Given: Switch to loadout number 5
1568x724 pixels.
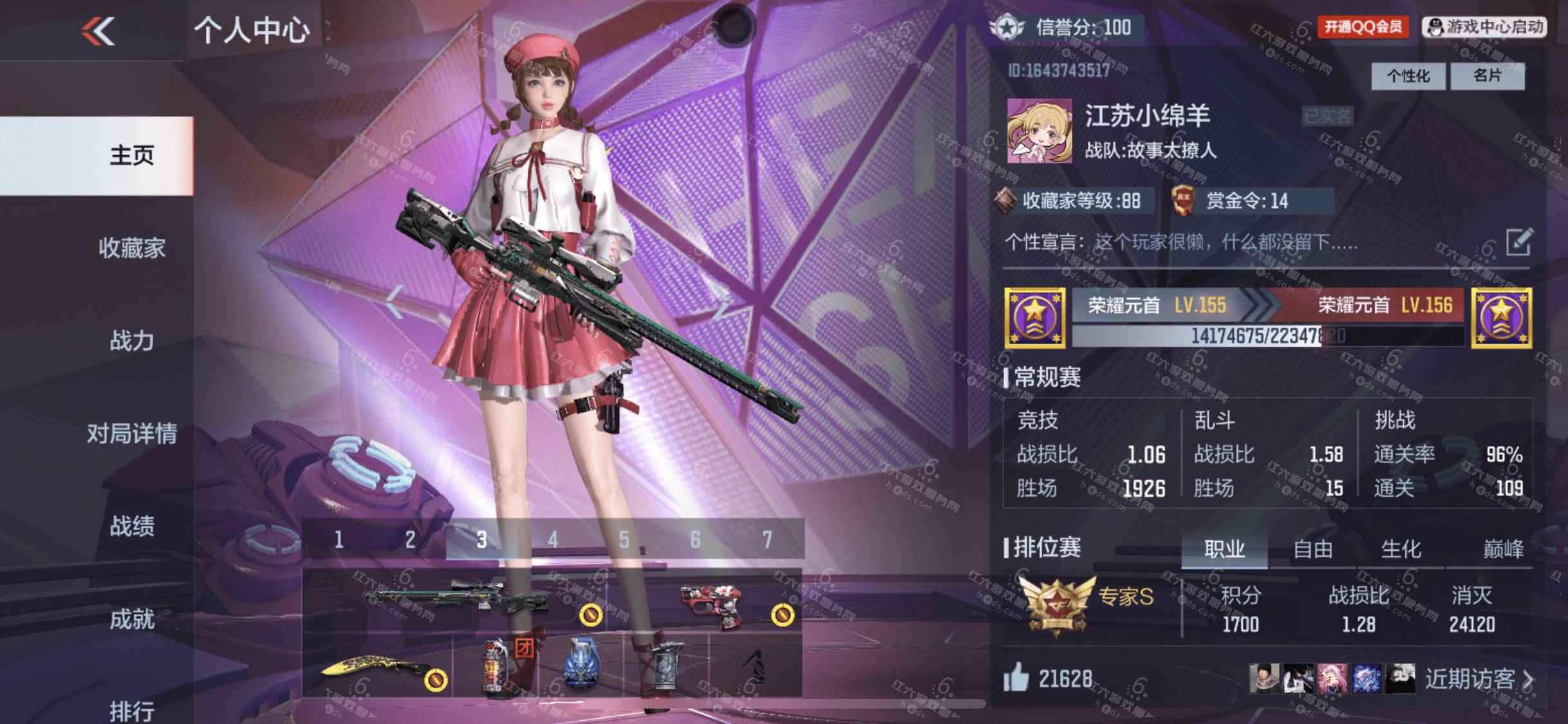Looking at the screenshot, I should [624, 539].
